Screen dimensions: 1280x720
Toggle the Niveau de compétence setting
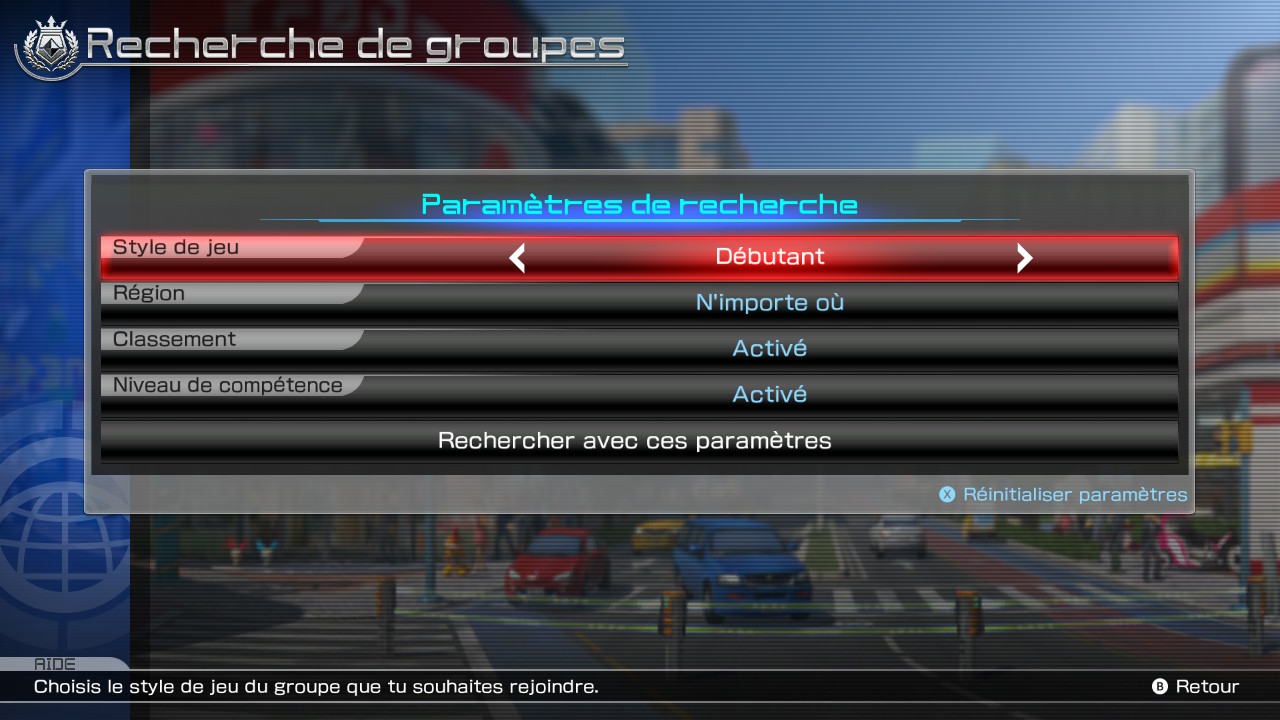point(640,395)
